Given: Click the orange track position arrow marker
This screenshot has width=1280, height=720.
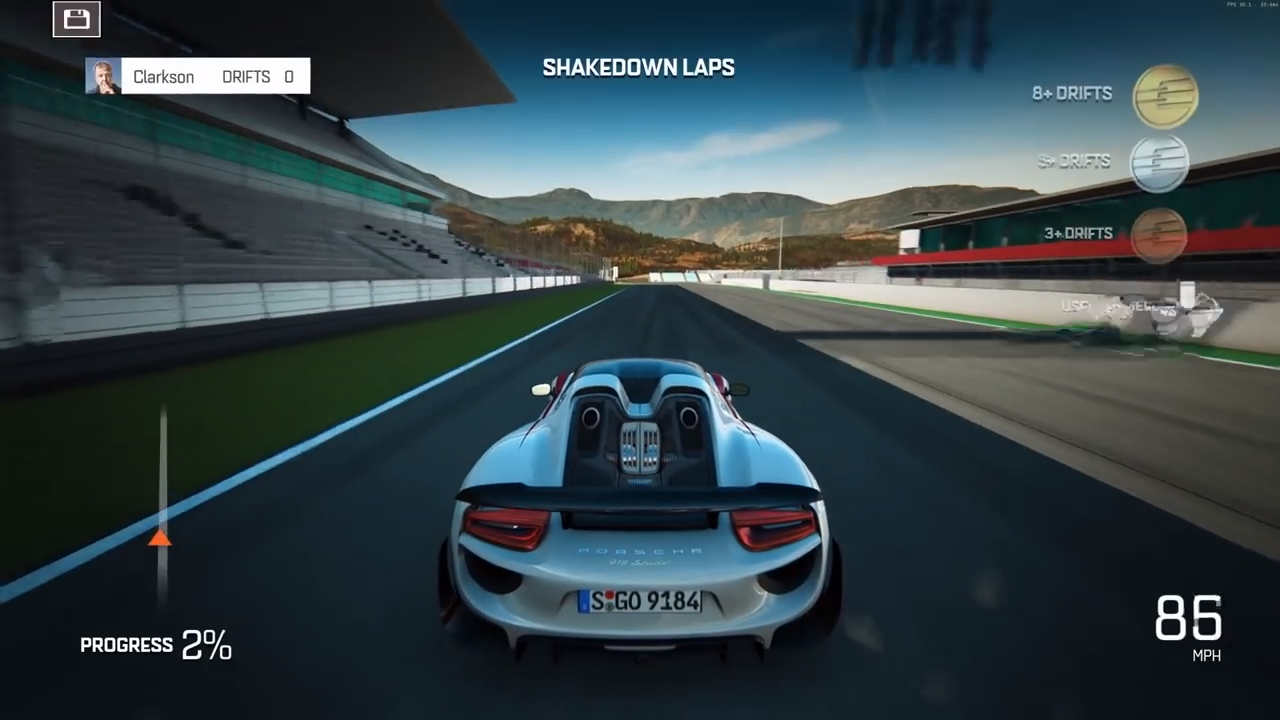Looking at the screenshot, I should click(161, 540).
